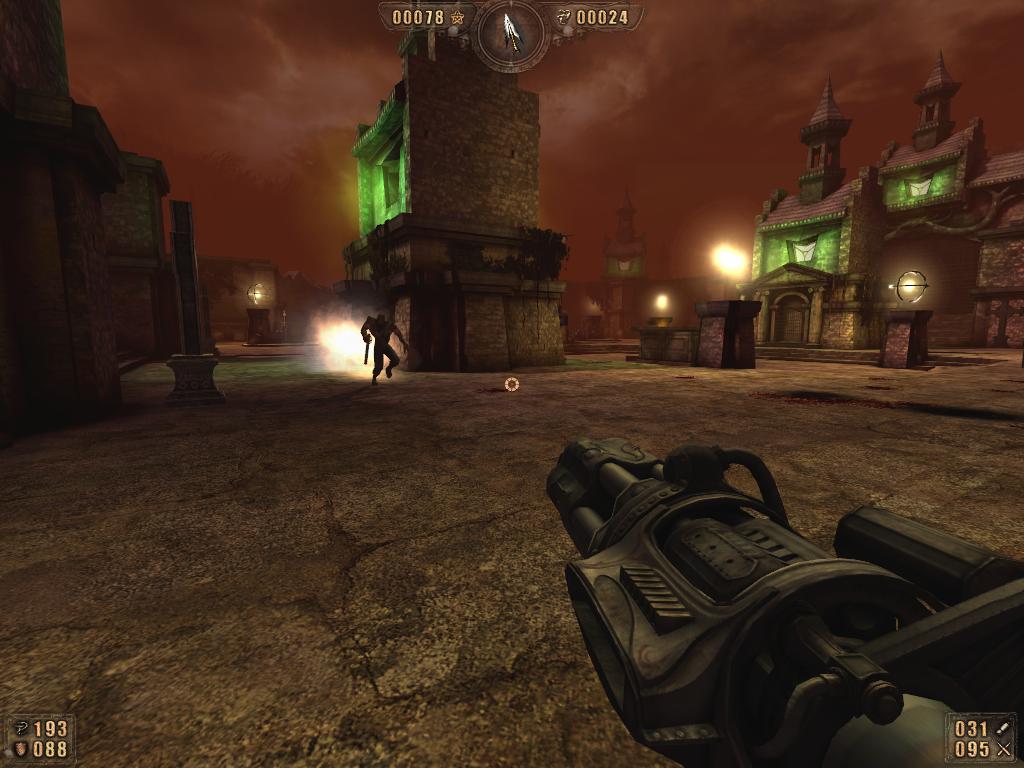Click the crossed-tools ammo icon beside 095
This screenshot has height=768, width=1024.
point(1003,749)
